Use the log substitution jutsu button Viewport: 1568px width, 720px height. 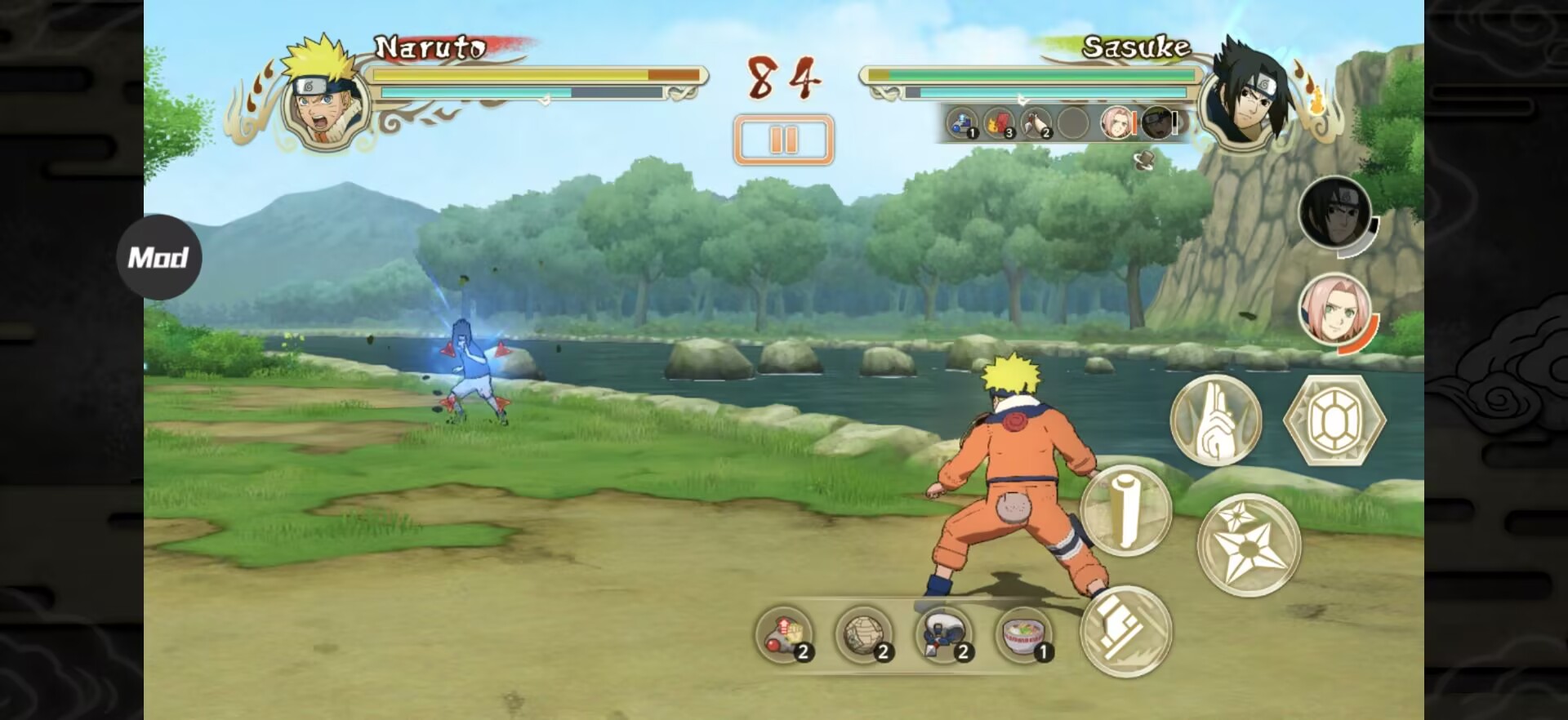point(1126,511)
